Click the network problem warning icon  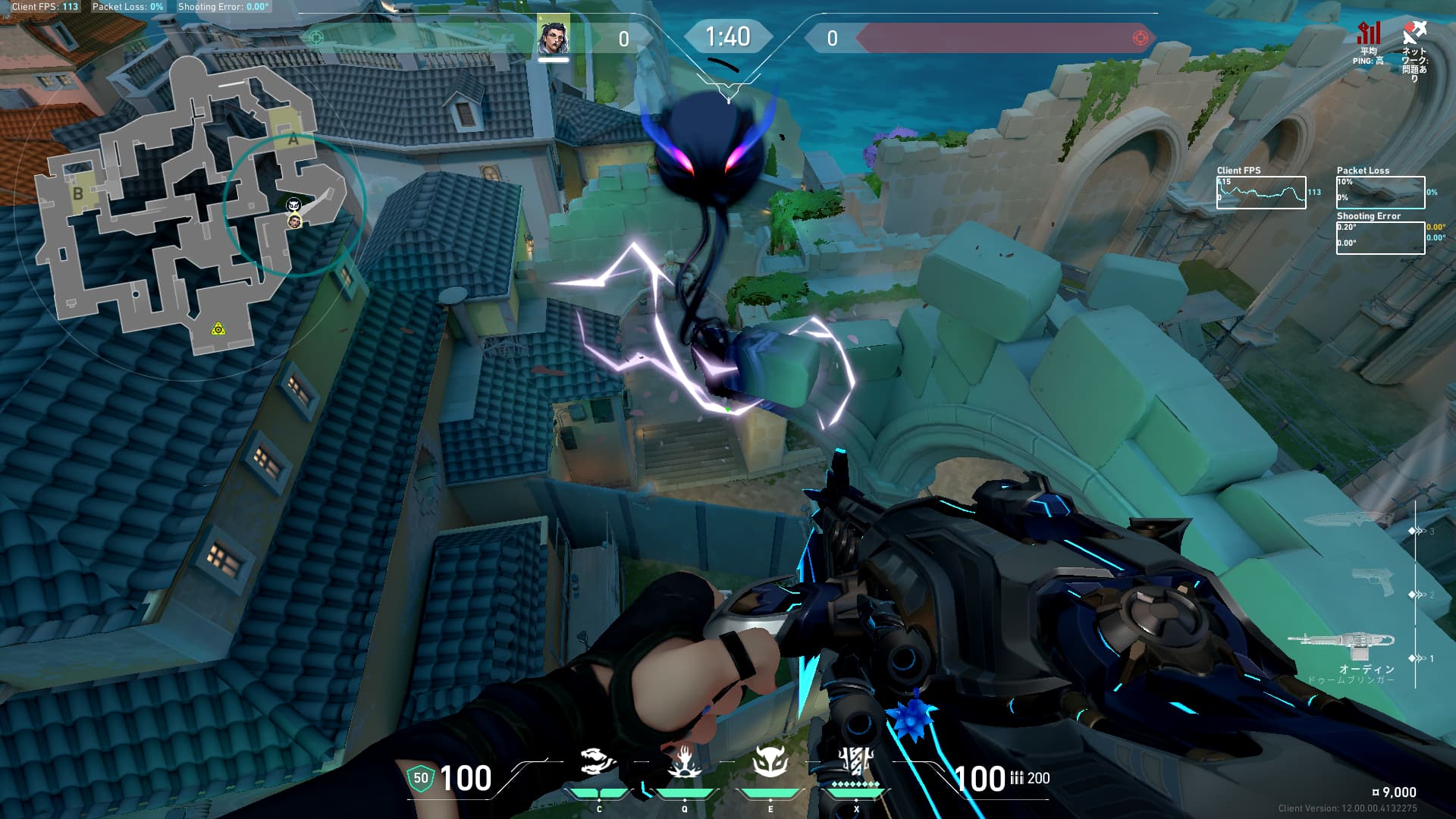tap(1414, 33)
